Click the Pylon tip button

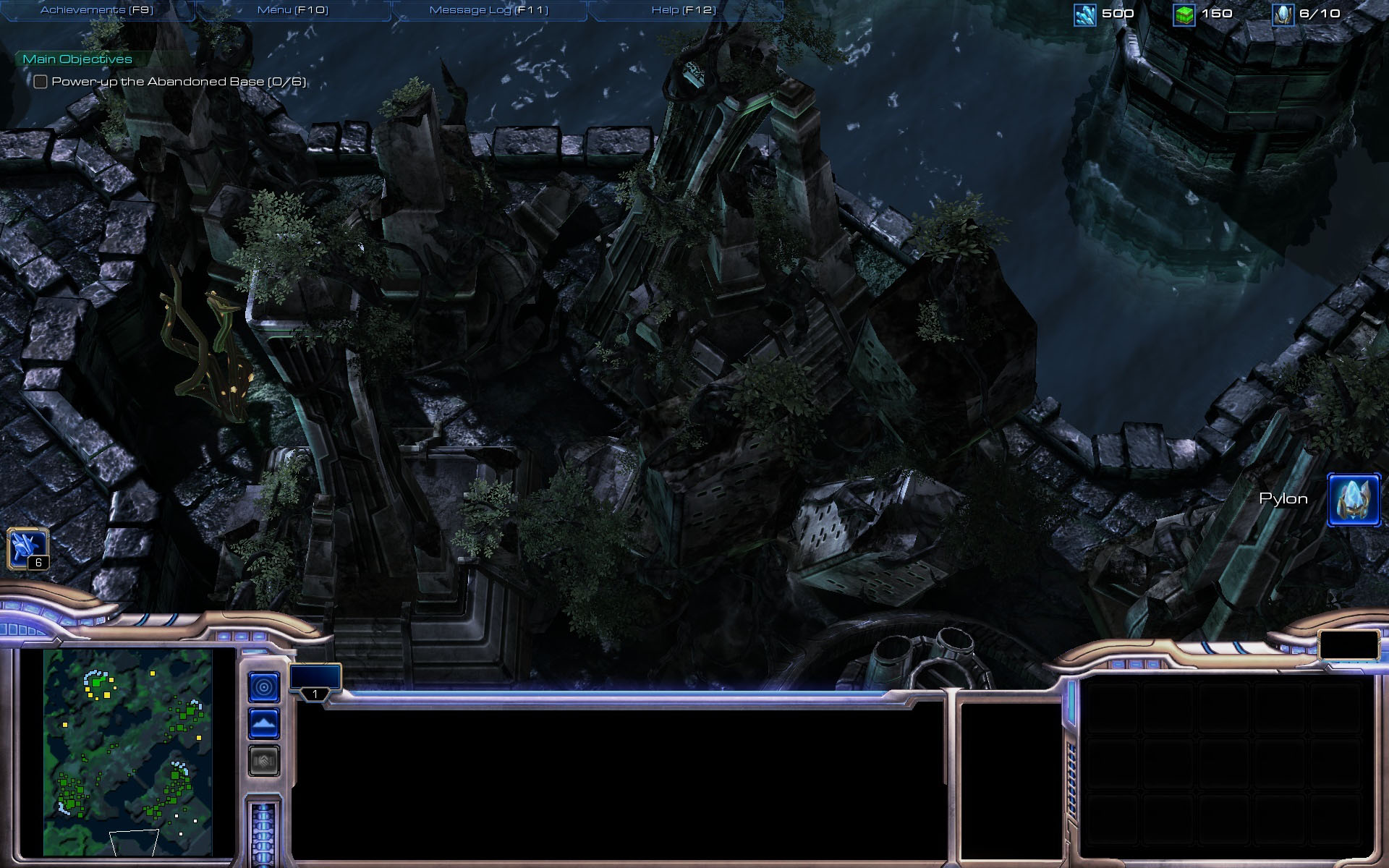(x=1353, y=499)
